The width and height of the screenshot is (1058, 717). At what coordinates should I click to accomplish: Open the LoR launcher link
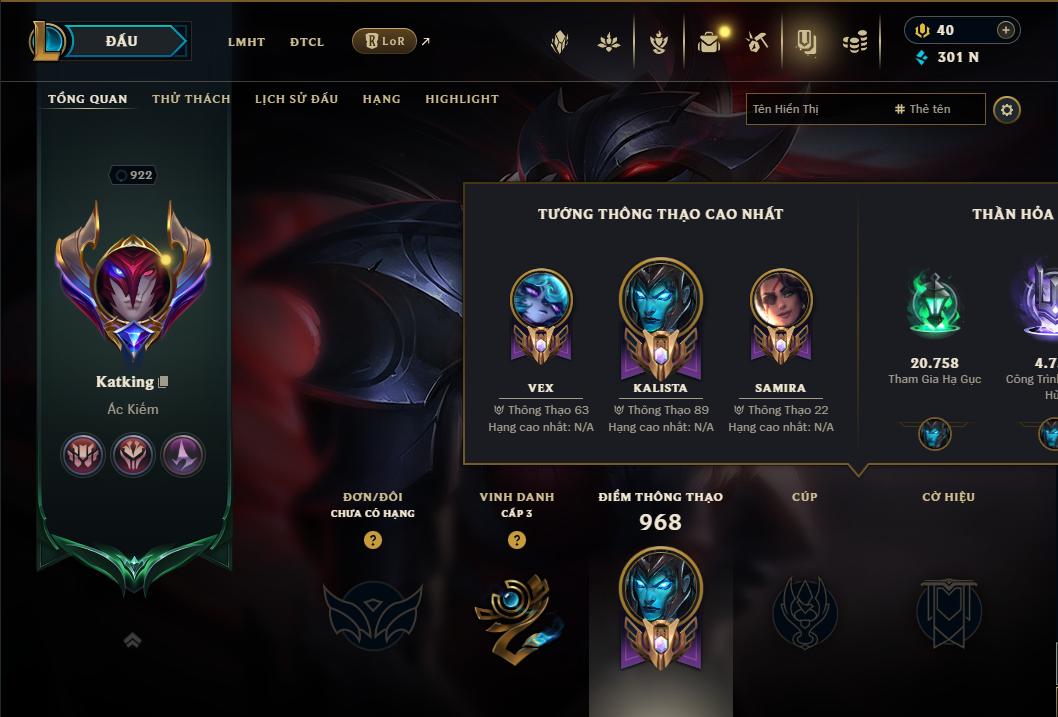[385, 41]
